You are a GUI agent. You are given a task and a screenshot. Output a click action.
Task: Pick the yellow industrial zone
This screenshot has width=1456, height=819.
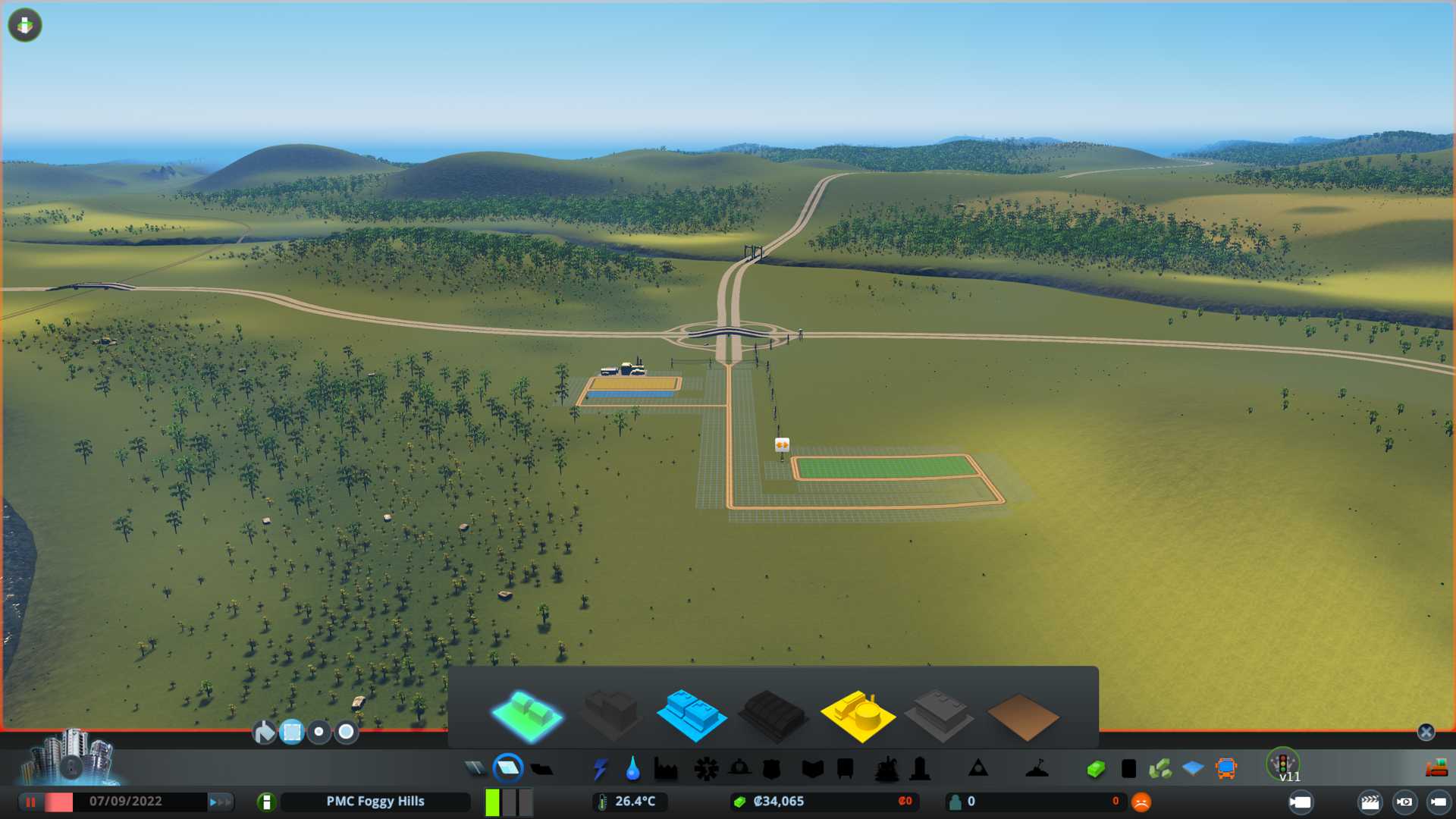857,715
